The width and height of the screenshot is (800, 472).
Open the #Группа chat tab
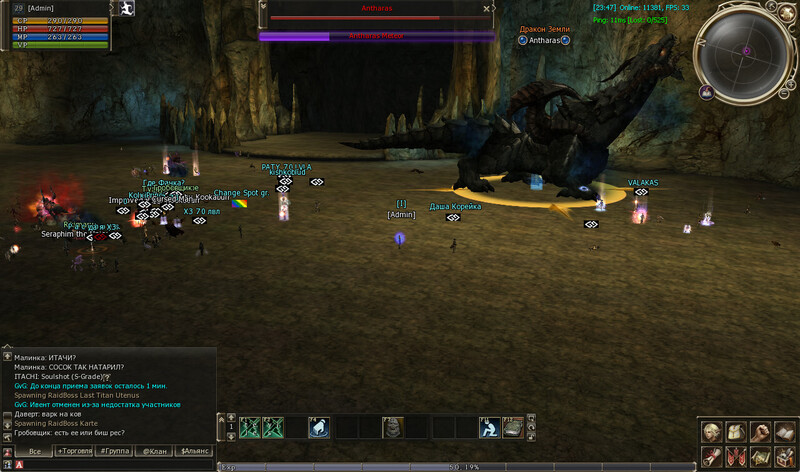116,452
